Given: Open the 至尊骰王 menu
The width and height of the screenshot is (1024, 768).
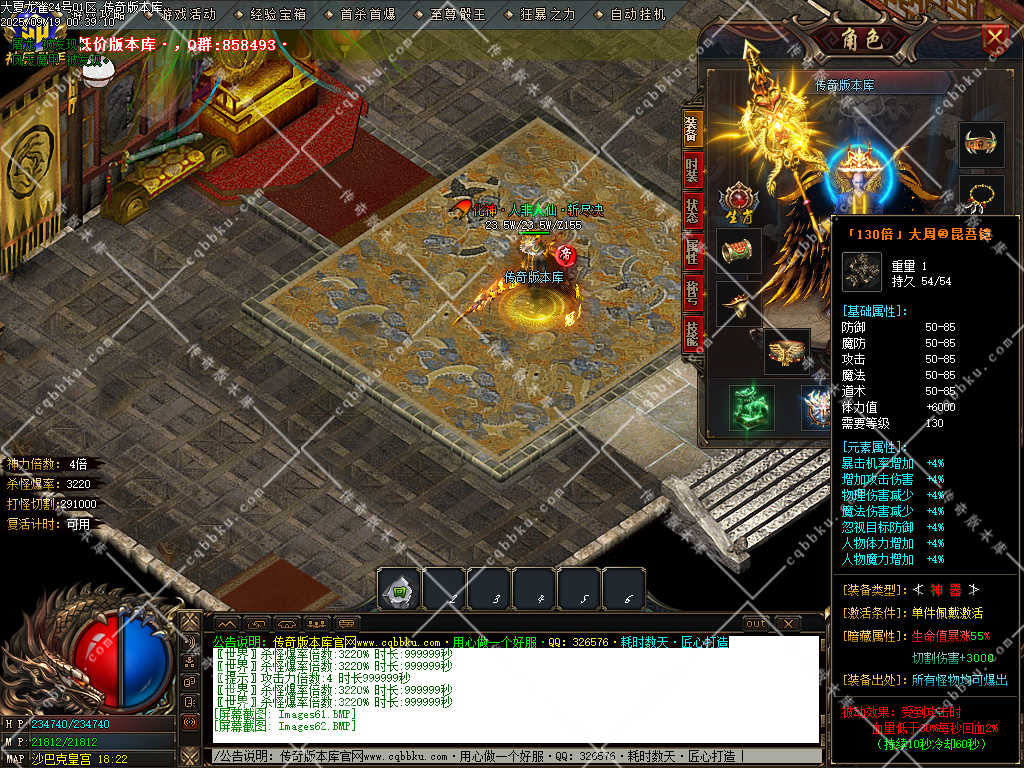Looking at the screenshot, I should click(x=457, y=15).
